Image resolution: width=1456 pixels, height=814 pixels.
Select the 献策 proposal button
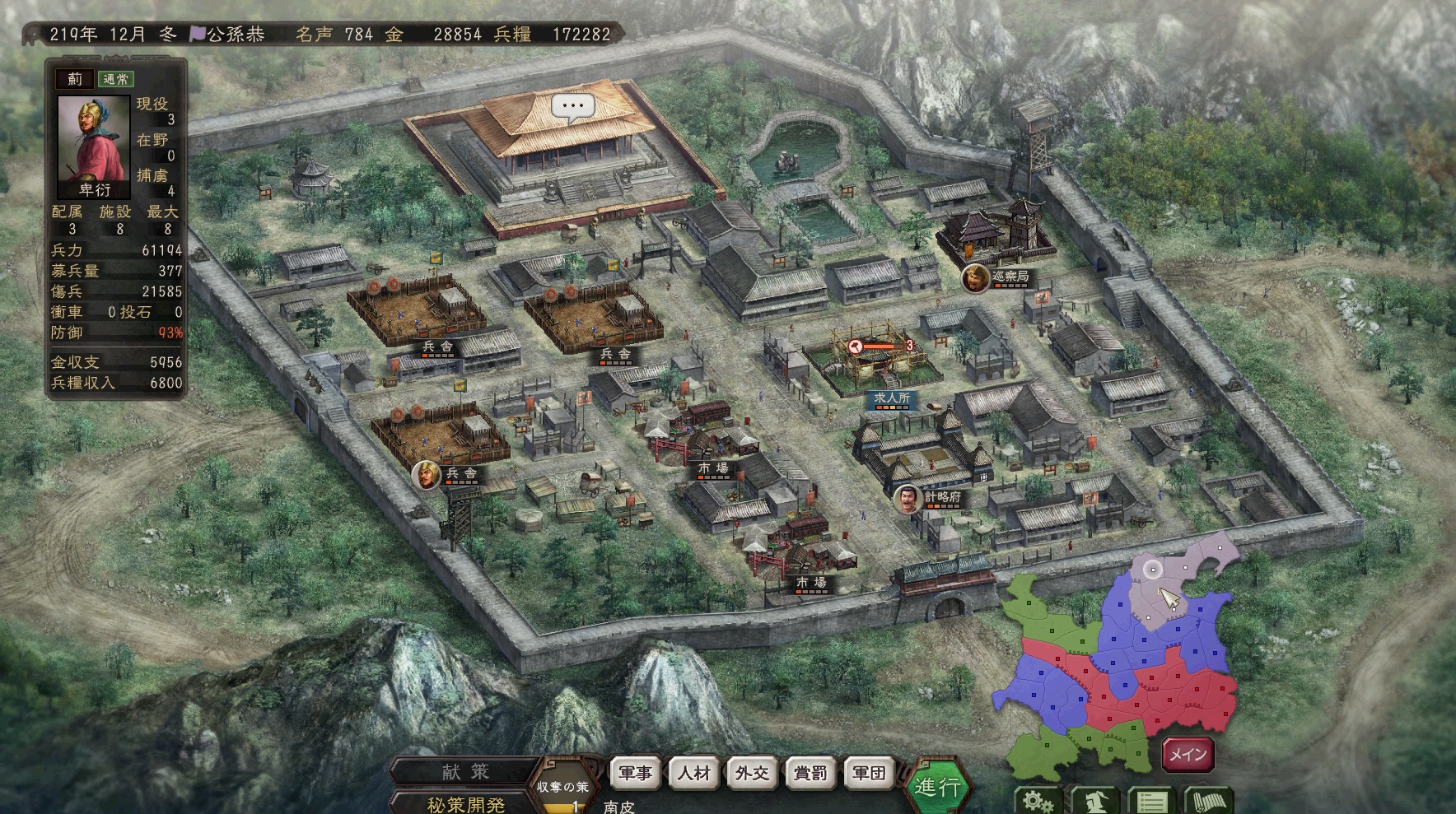[x=466, y=771]
